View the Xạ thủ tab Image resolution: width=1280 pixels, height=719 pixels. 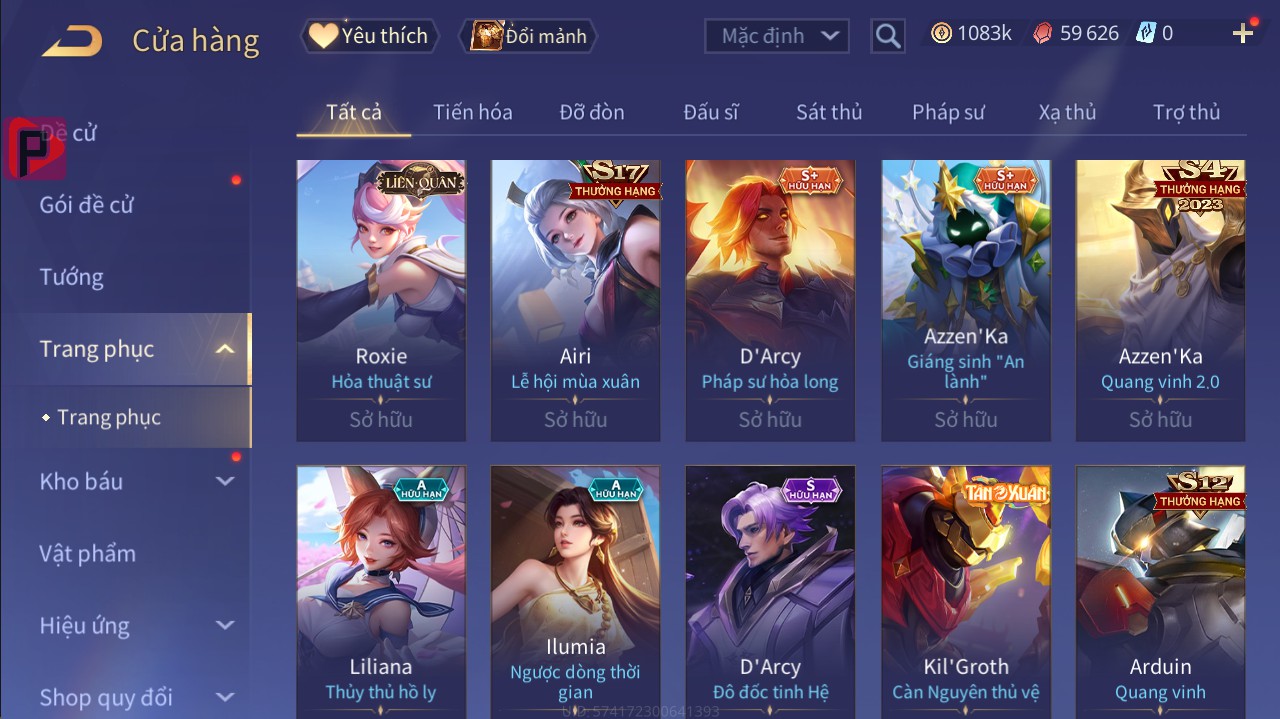(1067, 112)
